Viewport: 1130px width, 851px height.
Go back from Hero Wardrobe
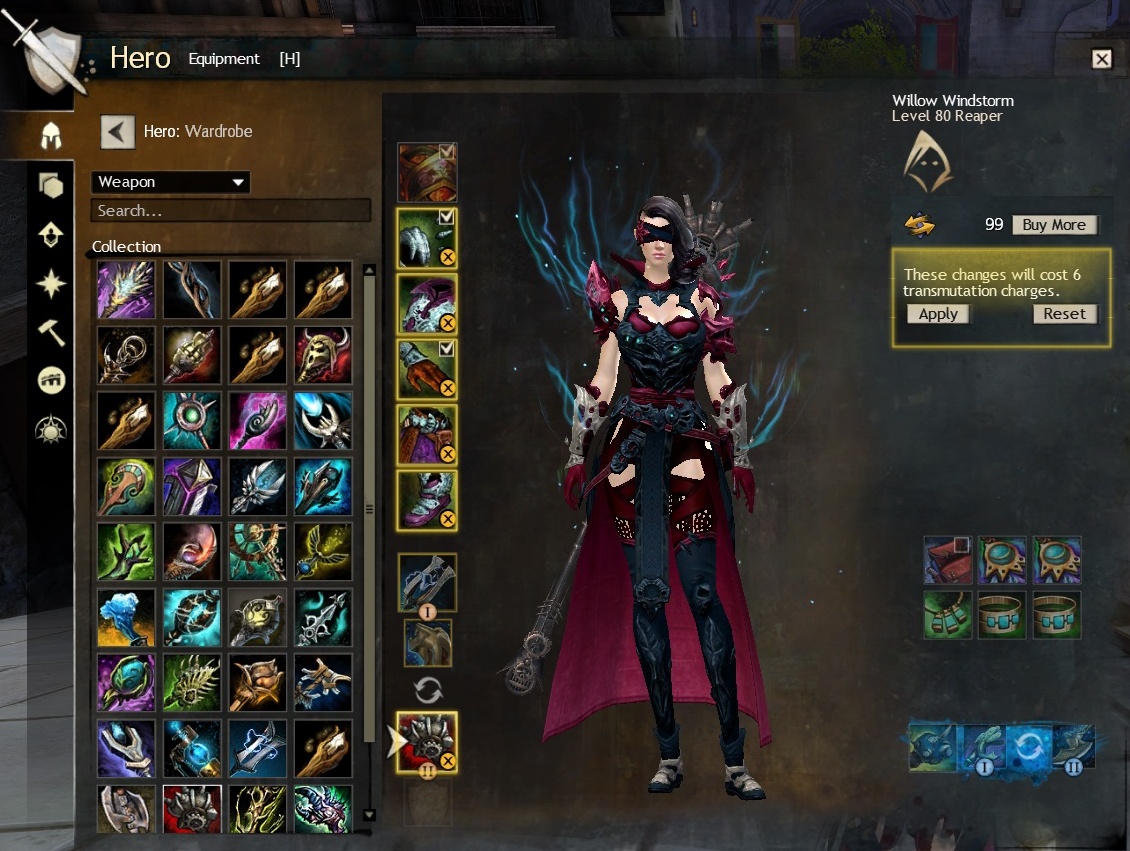[118, 131]
